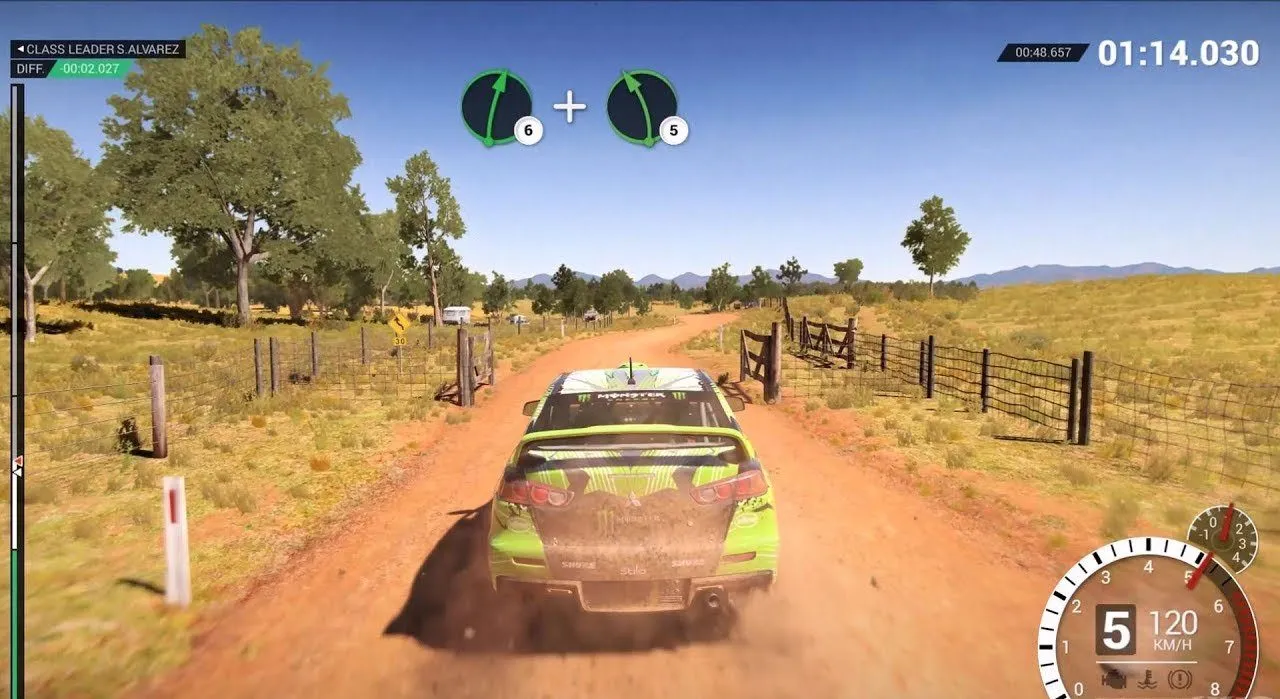Click the pace note icon numbered 6
The width and height of the screenshot is (1280, 699).
click(497, 107)
